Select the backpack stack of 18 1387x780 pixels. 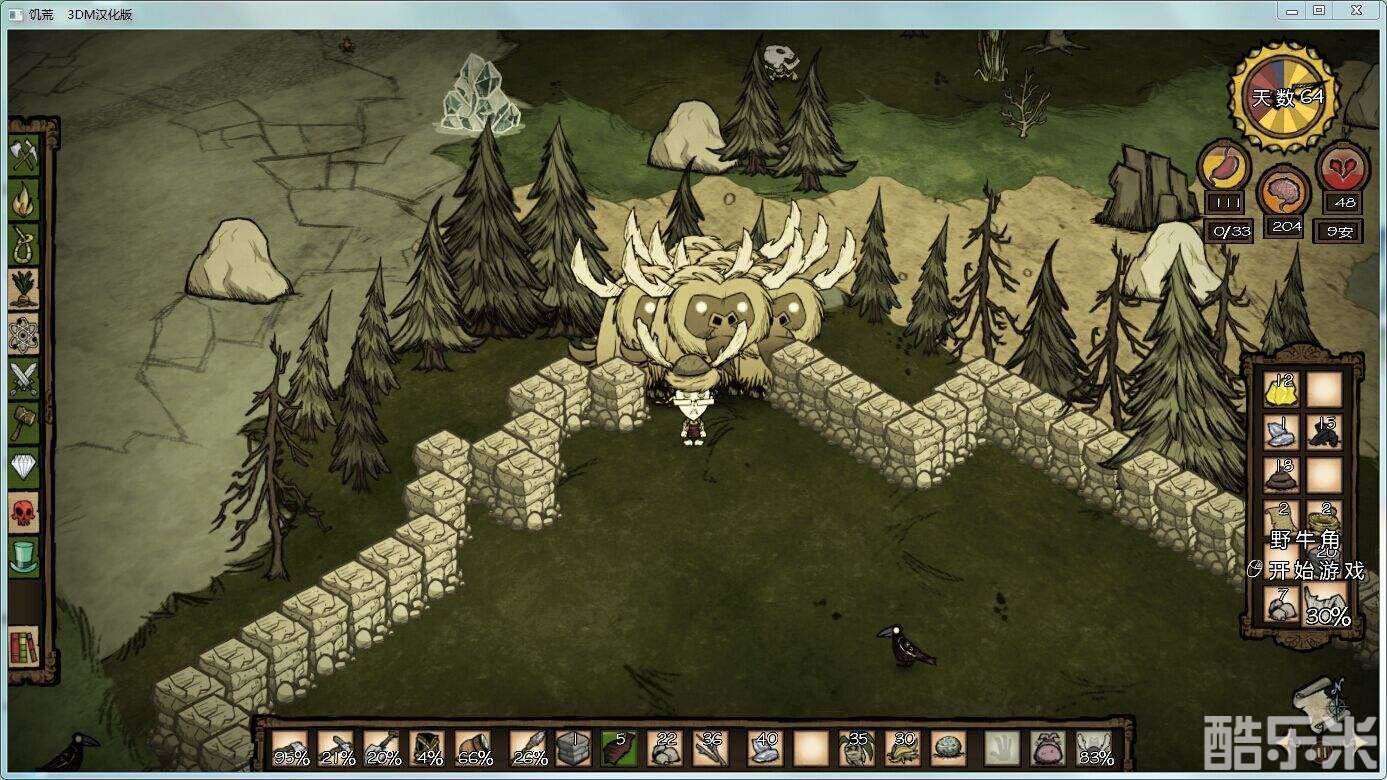[x=1281, y=475]
